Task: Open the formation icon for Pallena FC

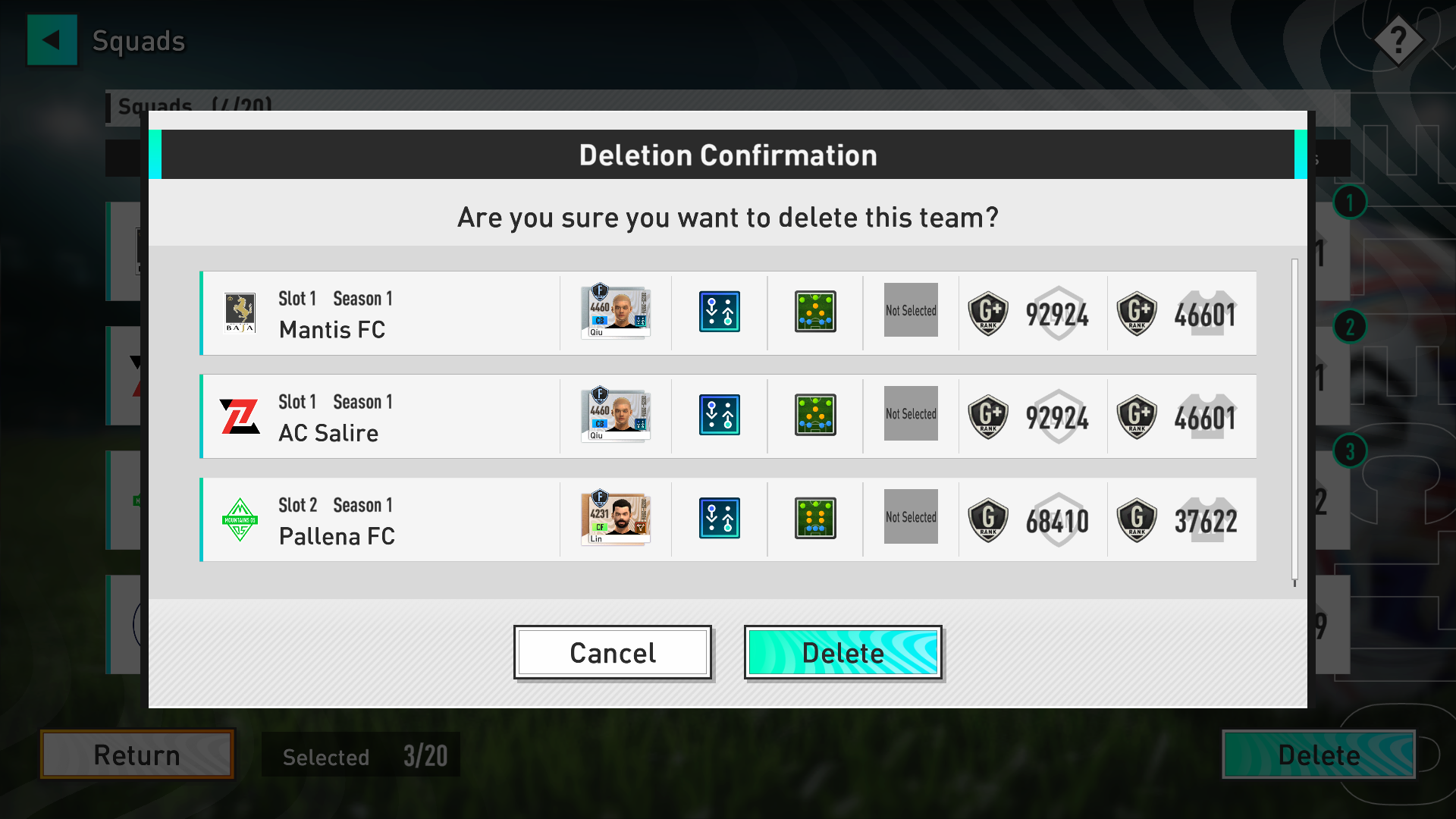Action: (814, 518)
